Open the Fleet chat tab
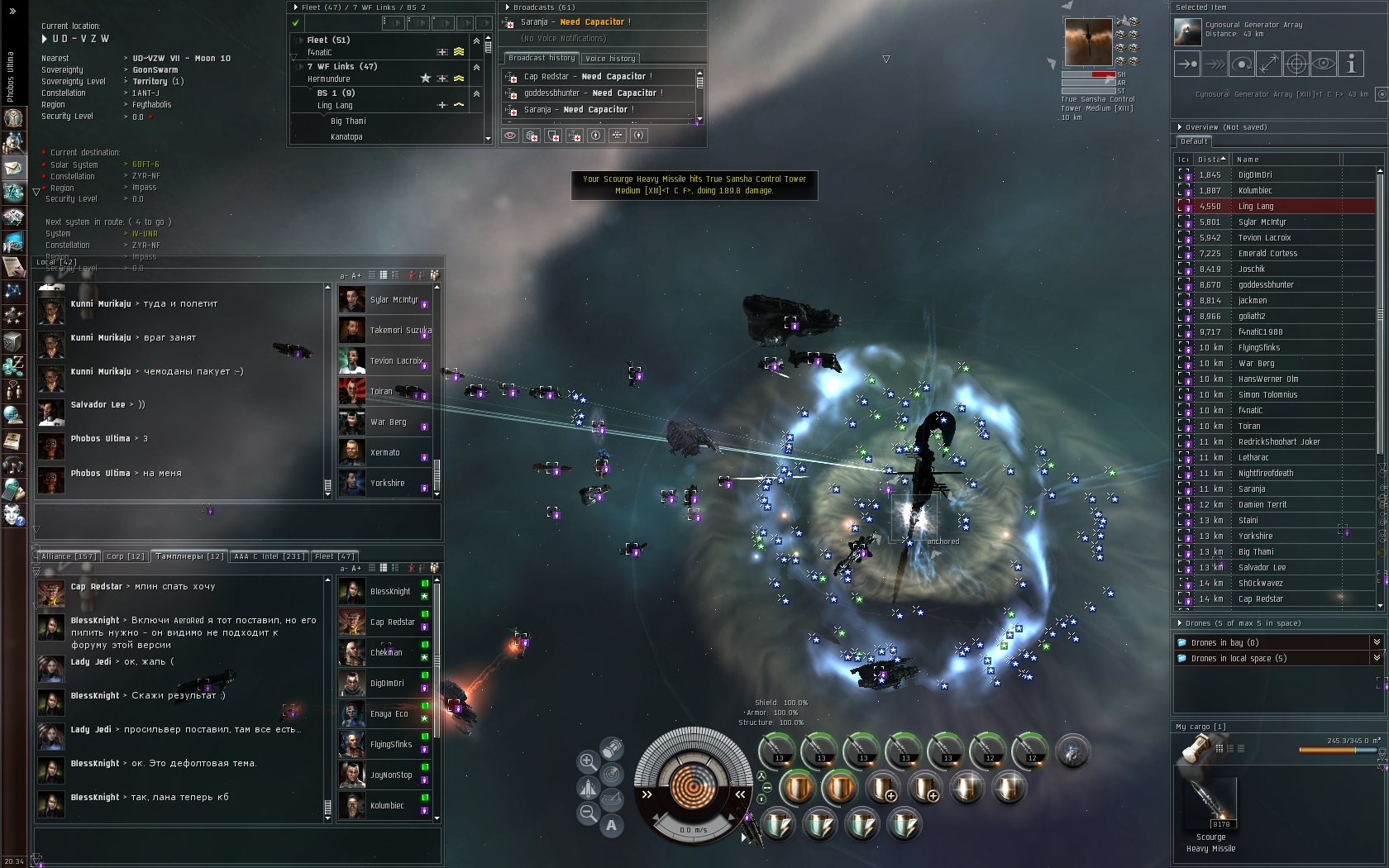The width and height of the screenshot is (1389, 868). coord(335,556)
